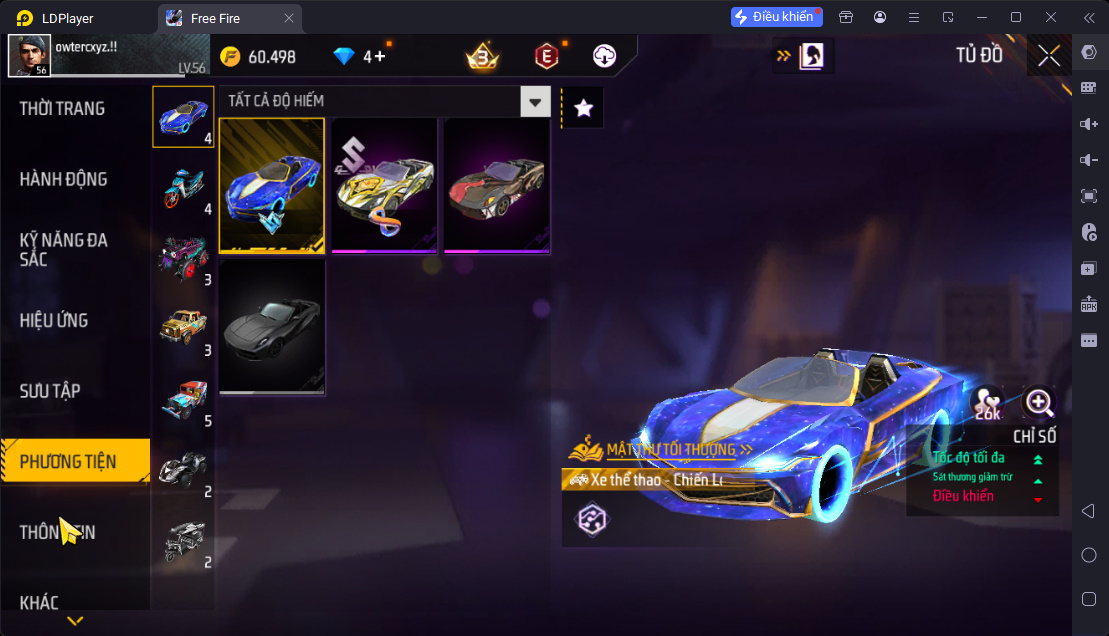Toggle the star favorites filter
This screenshot has width=1109, height=636.
(x=584, y=108)
